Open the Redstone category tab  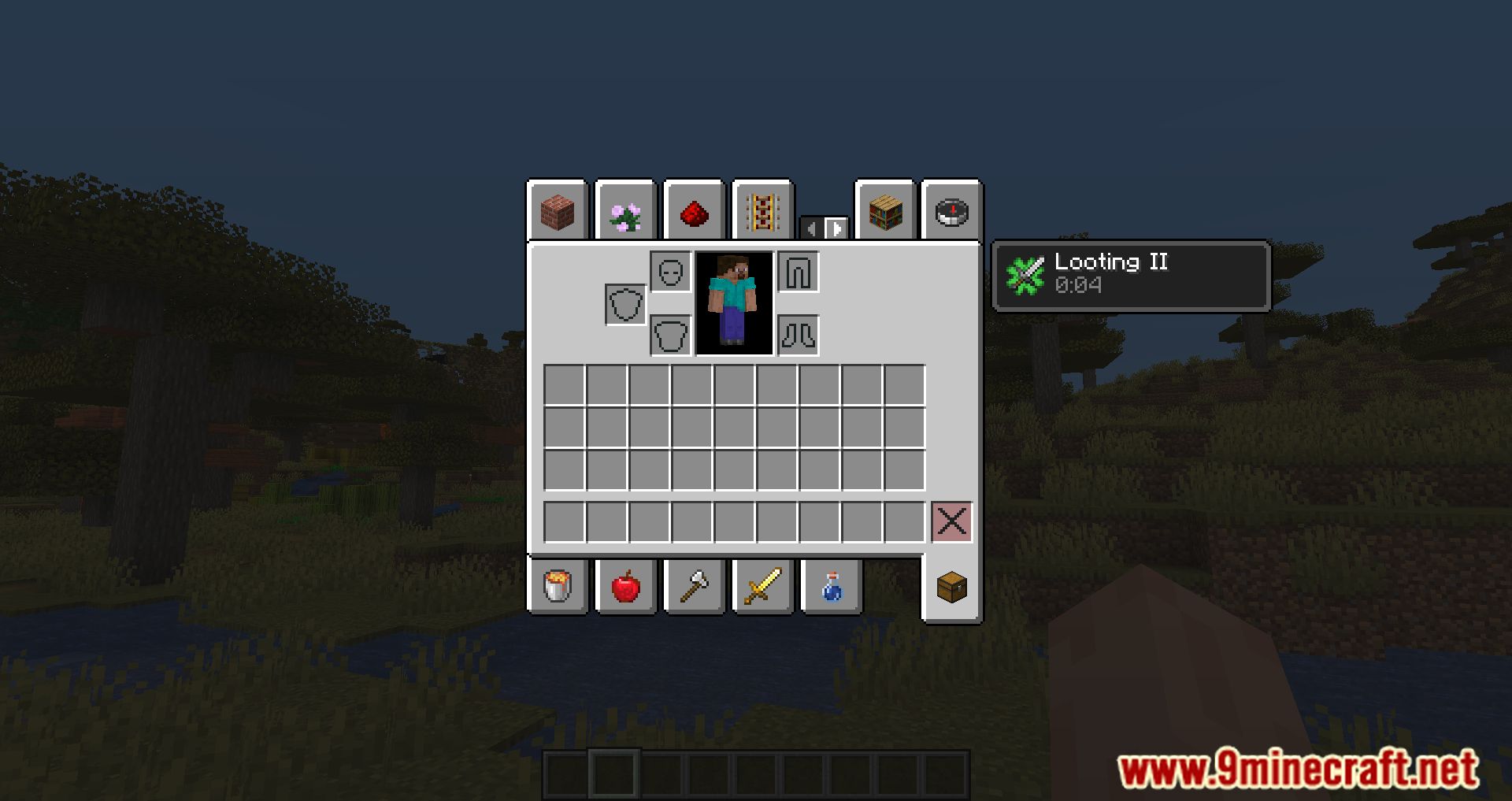(693, 211)
